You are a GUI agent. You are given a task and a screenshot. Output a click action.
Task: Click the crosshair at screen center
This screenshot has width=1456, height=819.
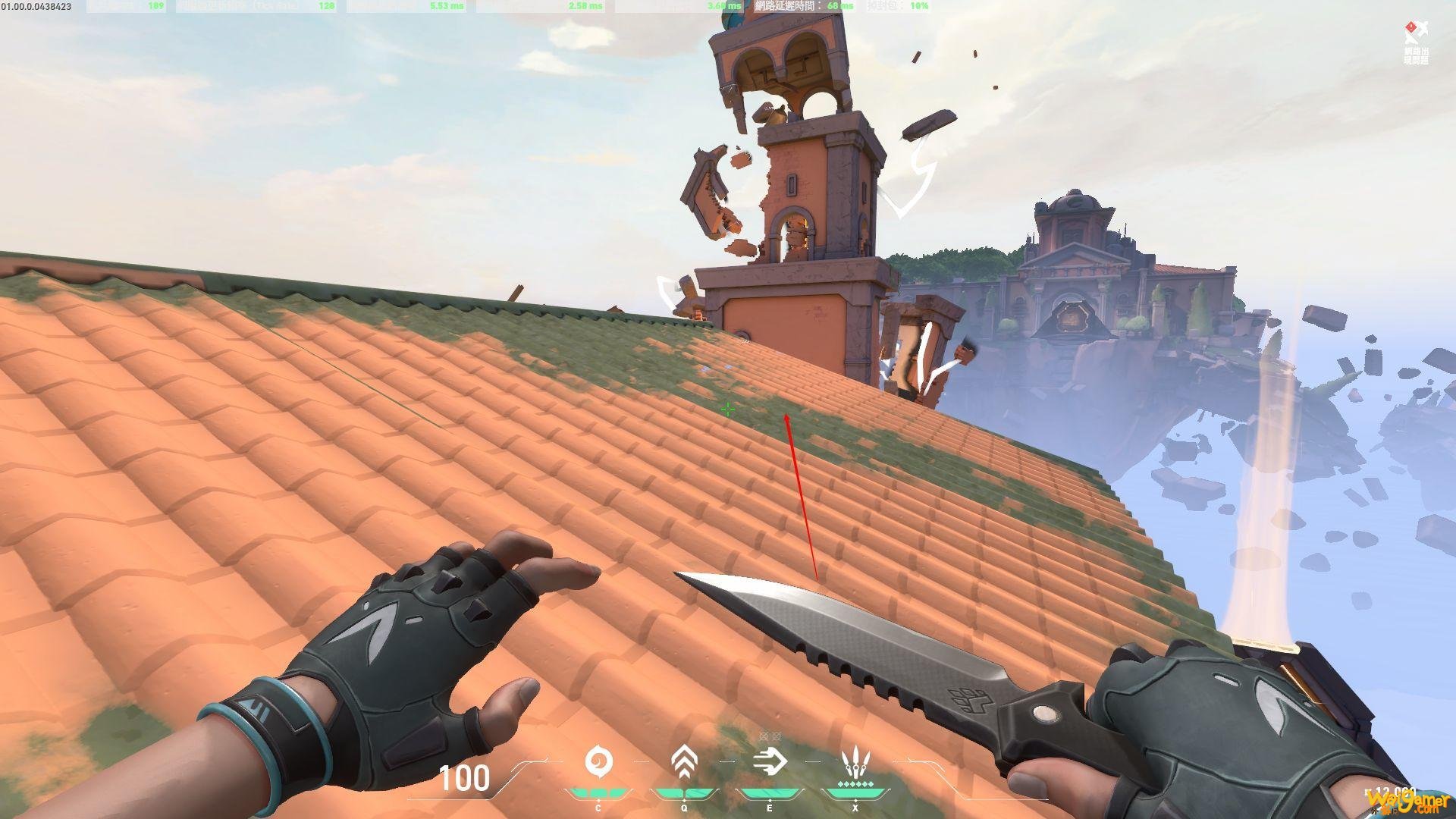728,409
